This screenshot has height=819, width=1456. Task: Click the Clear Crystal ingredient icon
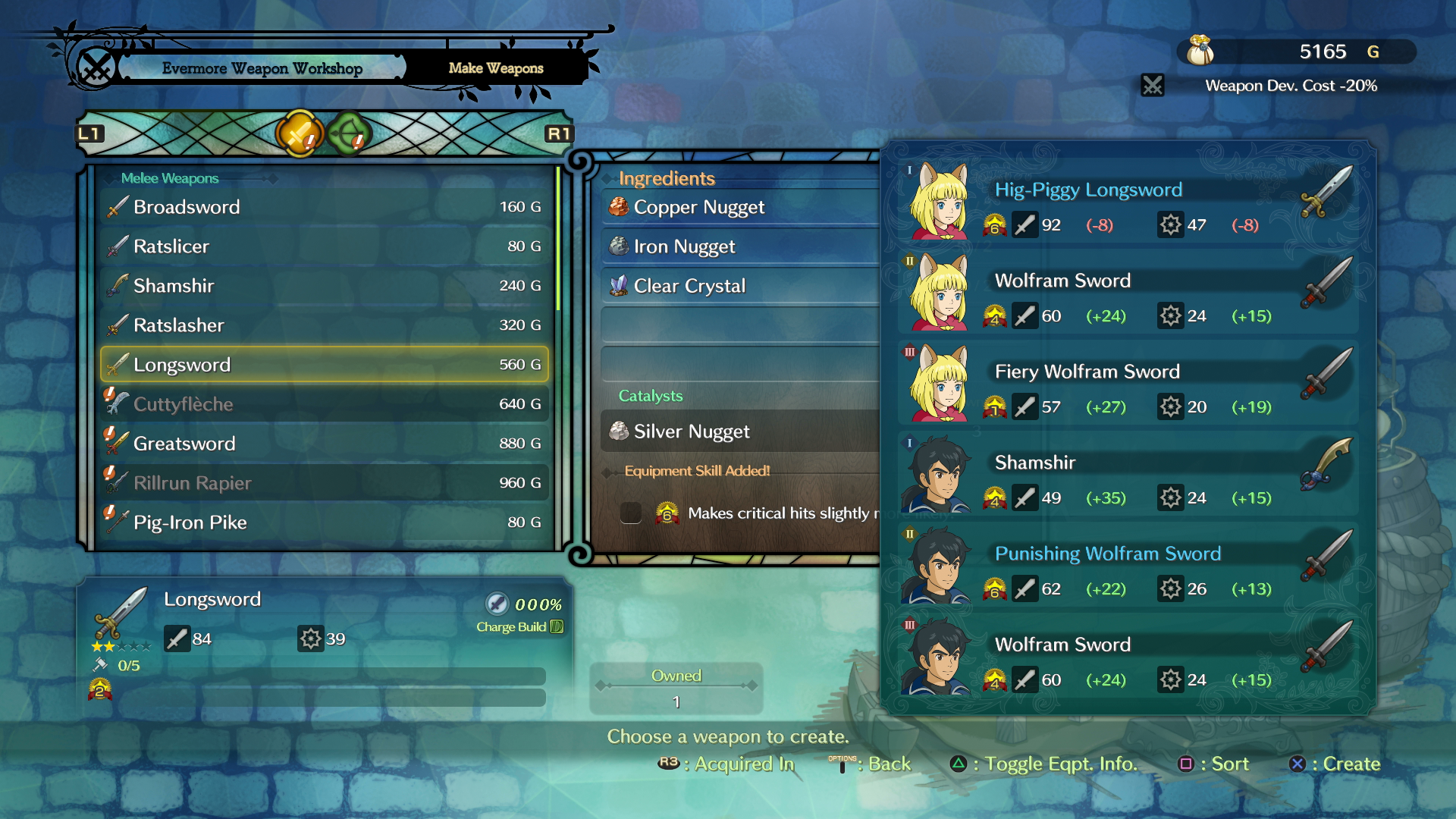pos(618,285)
